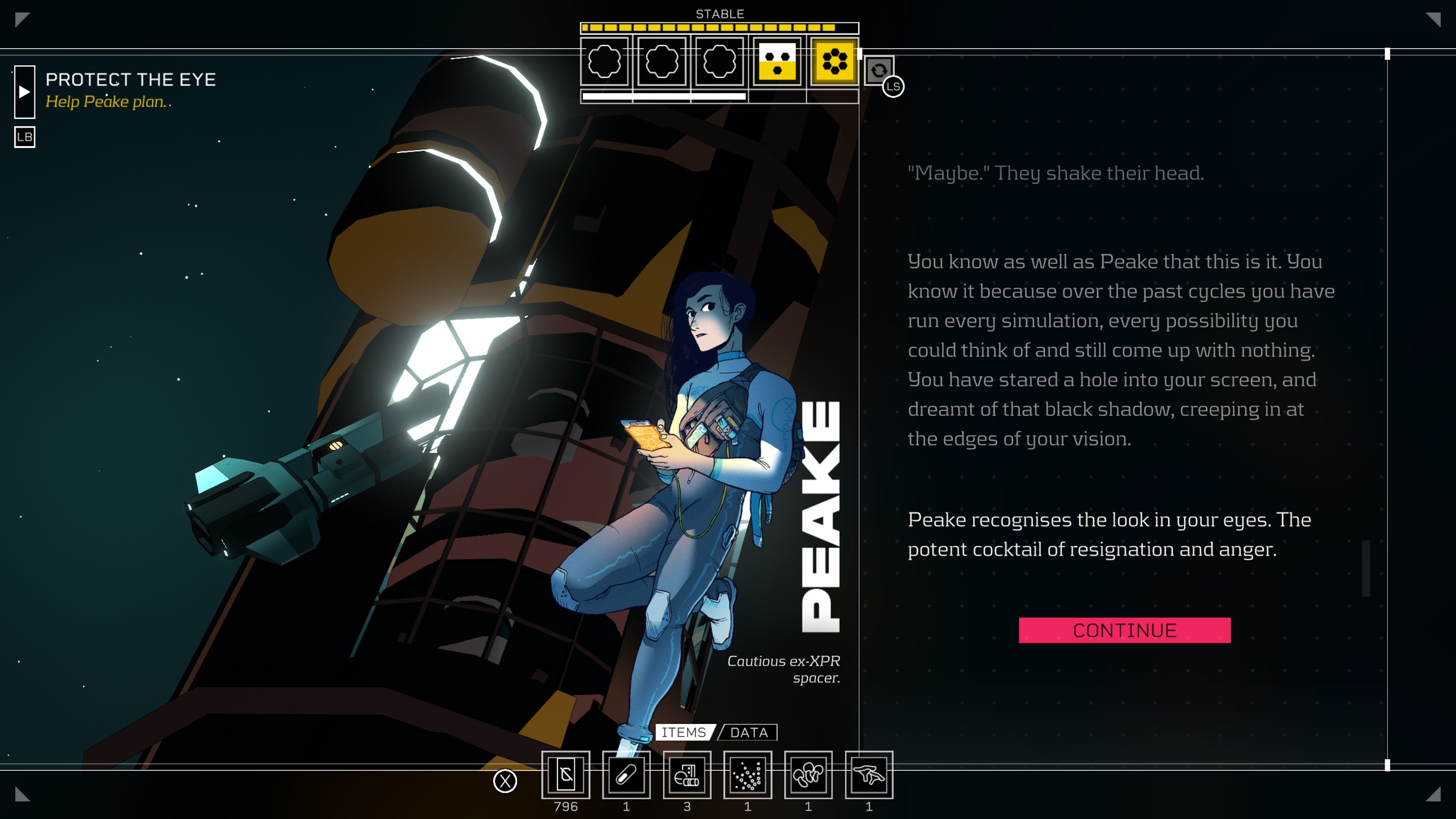Select the flat-cap fungus item slot
This screenshot has height=819, width=1456.
pos(869,775)
